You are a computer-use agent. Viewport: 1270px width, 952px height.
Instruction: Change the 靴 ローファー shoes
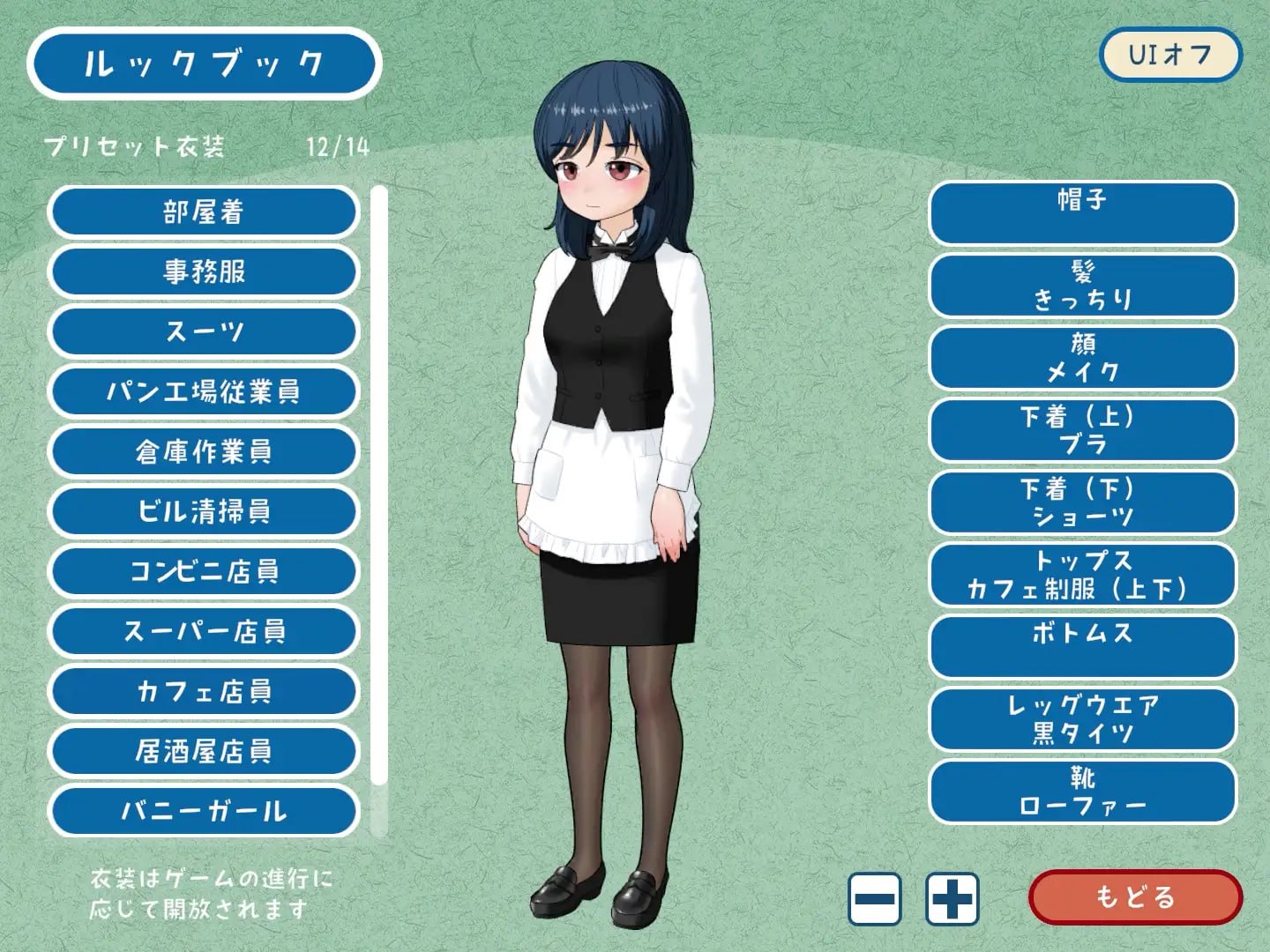click(1083, 792)
